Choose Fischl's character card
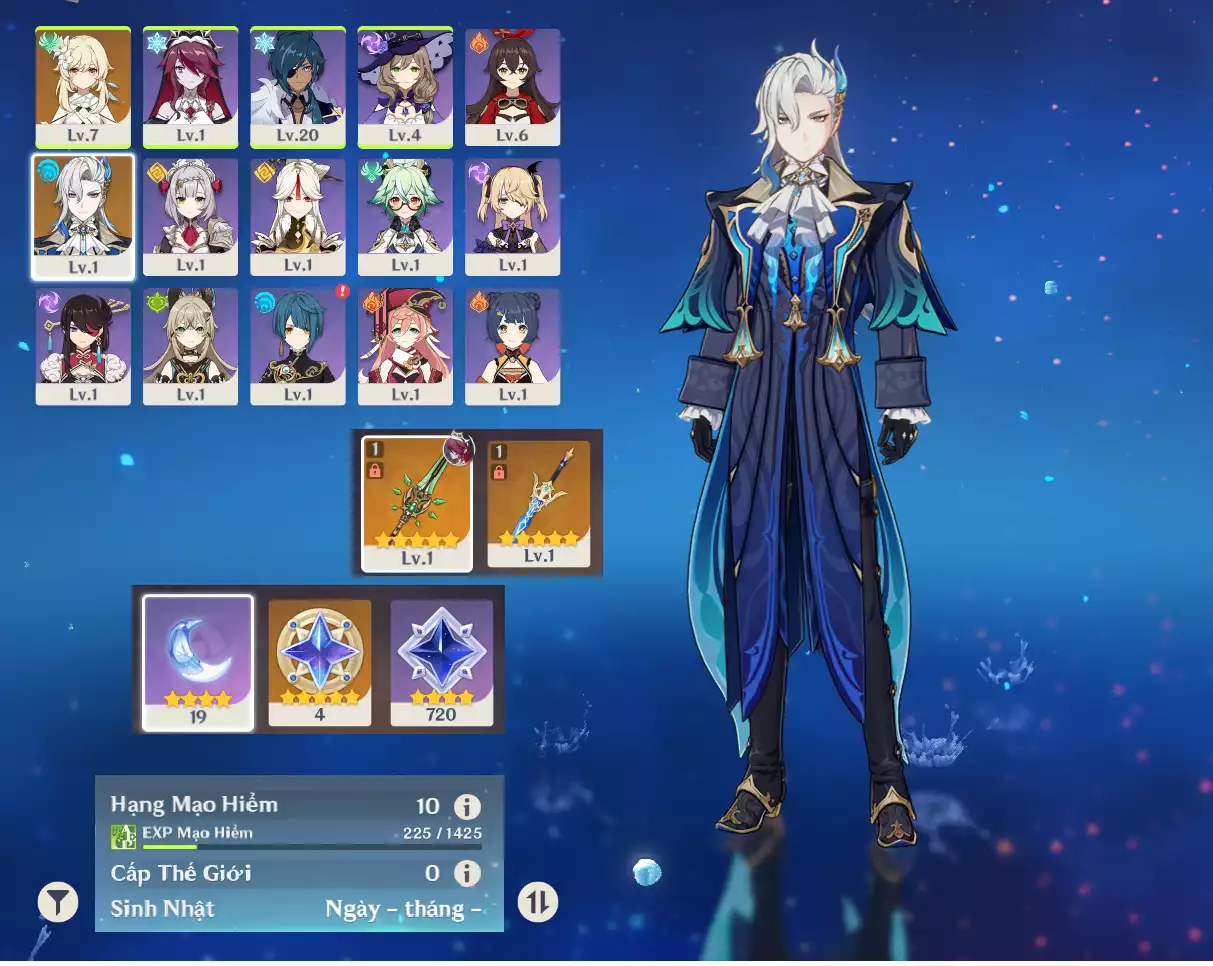The height and width of the screenshot is (966, 1213). click(512, 216)
